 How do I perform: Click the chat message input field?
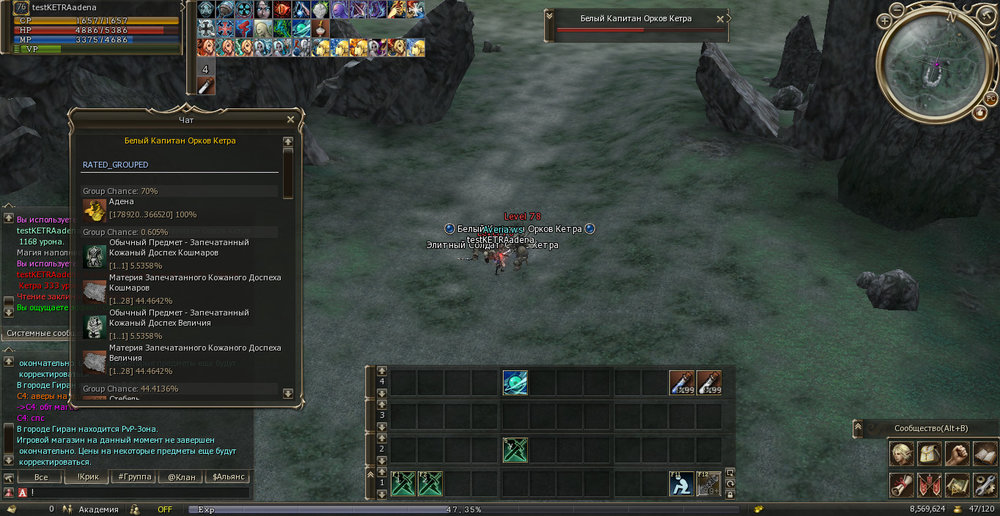click(140, 492)
